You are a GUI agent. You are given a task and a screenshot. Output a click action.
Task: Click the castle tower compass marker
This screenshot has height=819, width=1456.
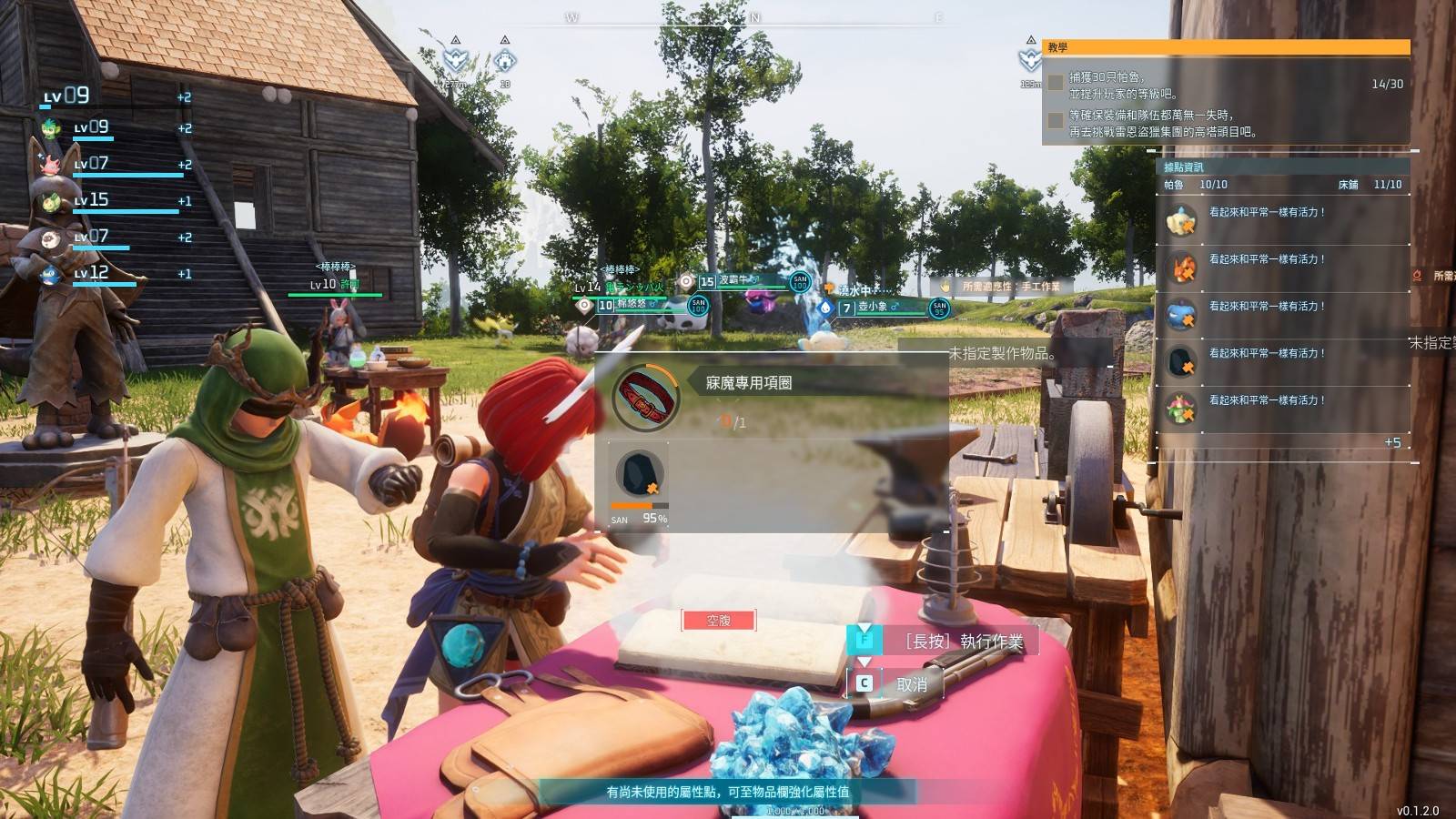(x=505, y=61)
